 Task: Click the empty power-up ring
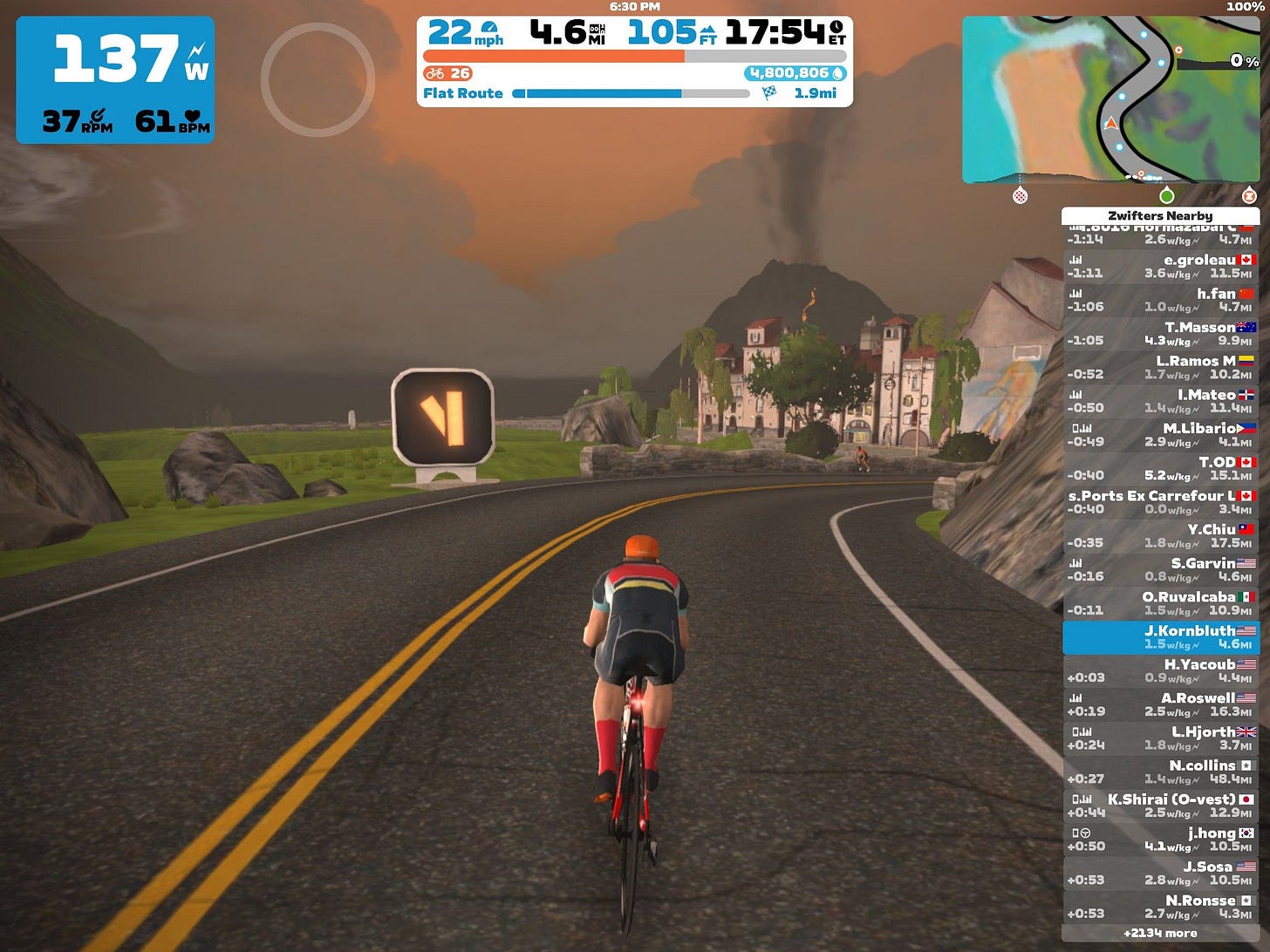point(317,79)
